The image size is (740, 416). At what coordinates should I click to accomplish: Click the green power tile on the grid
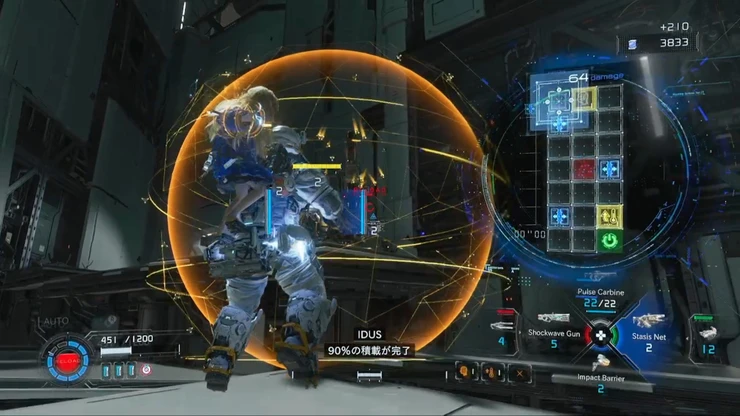tap(609, 240)
